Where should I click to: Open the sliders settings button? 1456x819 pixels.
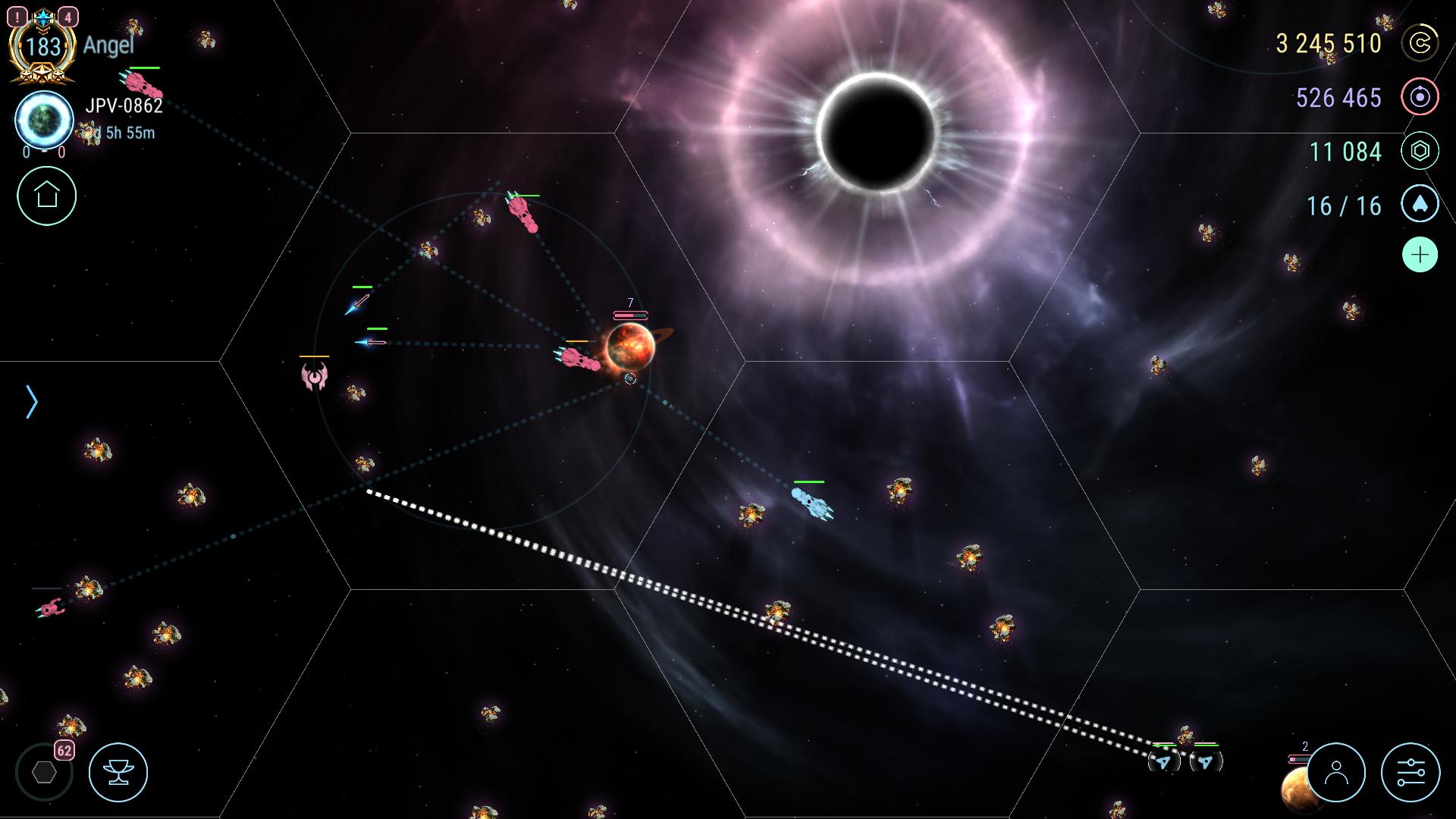[x=1410, y=773]
